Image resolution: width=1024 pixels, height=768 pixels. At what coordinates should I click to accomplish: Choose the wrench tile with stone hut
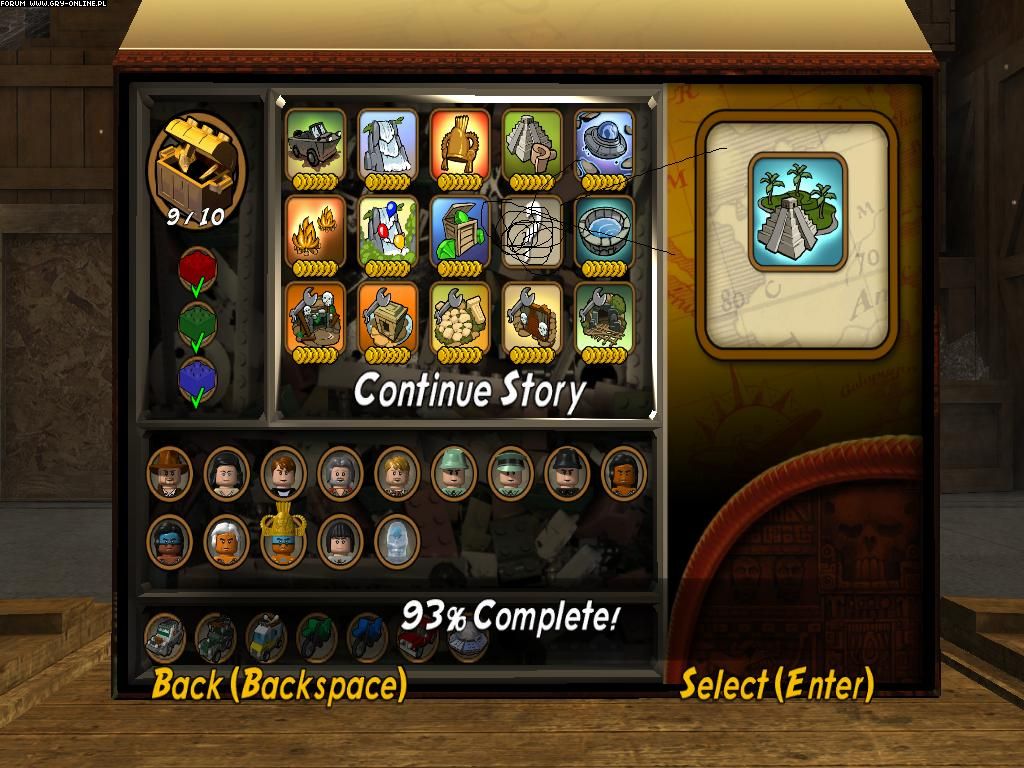click(388, 318)
